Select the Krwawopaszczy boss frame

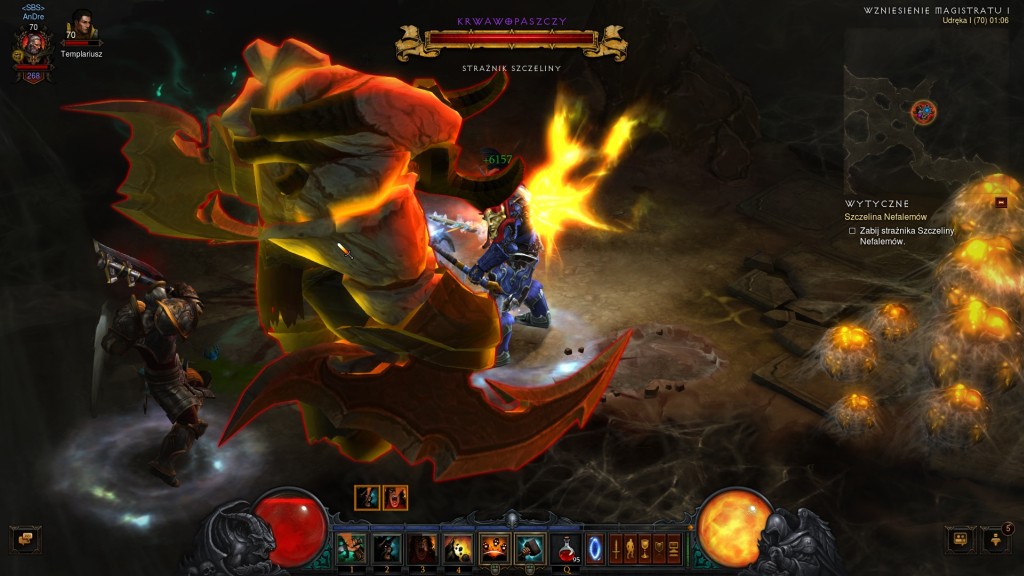pyautogui.click(x=511, y=39)
